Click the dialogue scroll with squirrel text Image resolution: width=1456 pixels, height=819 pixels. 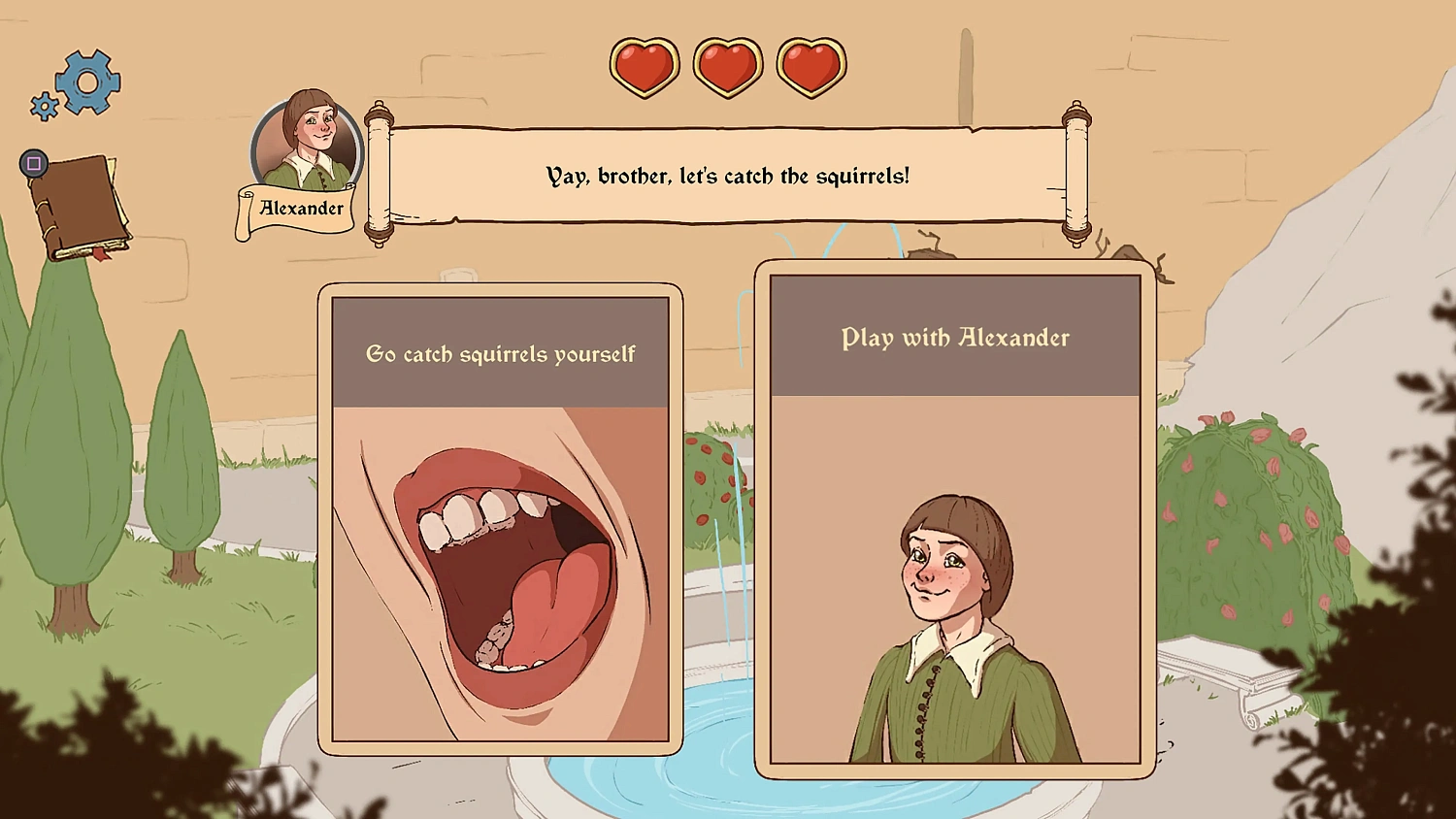[726, 177]
